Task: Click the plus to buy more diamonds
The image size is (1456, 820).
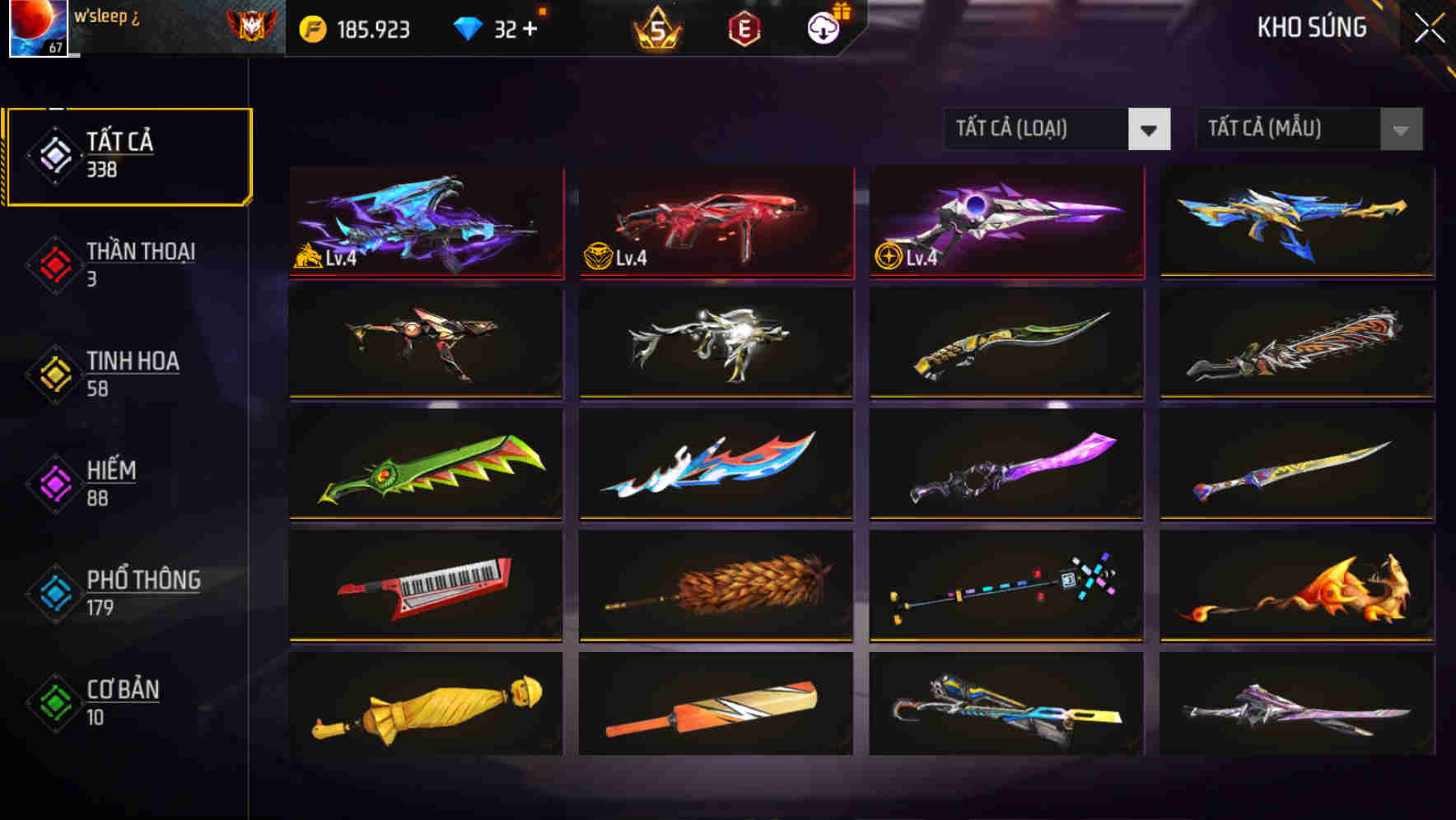Action: (x=530, y=27)
